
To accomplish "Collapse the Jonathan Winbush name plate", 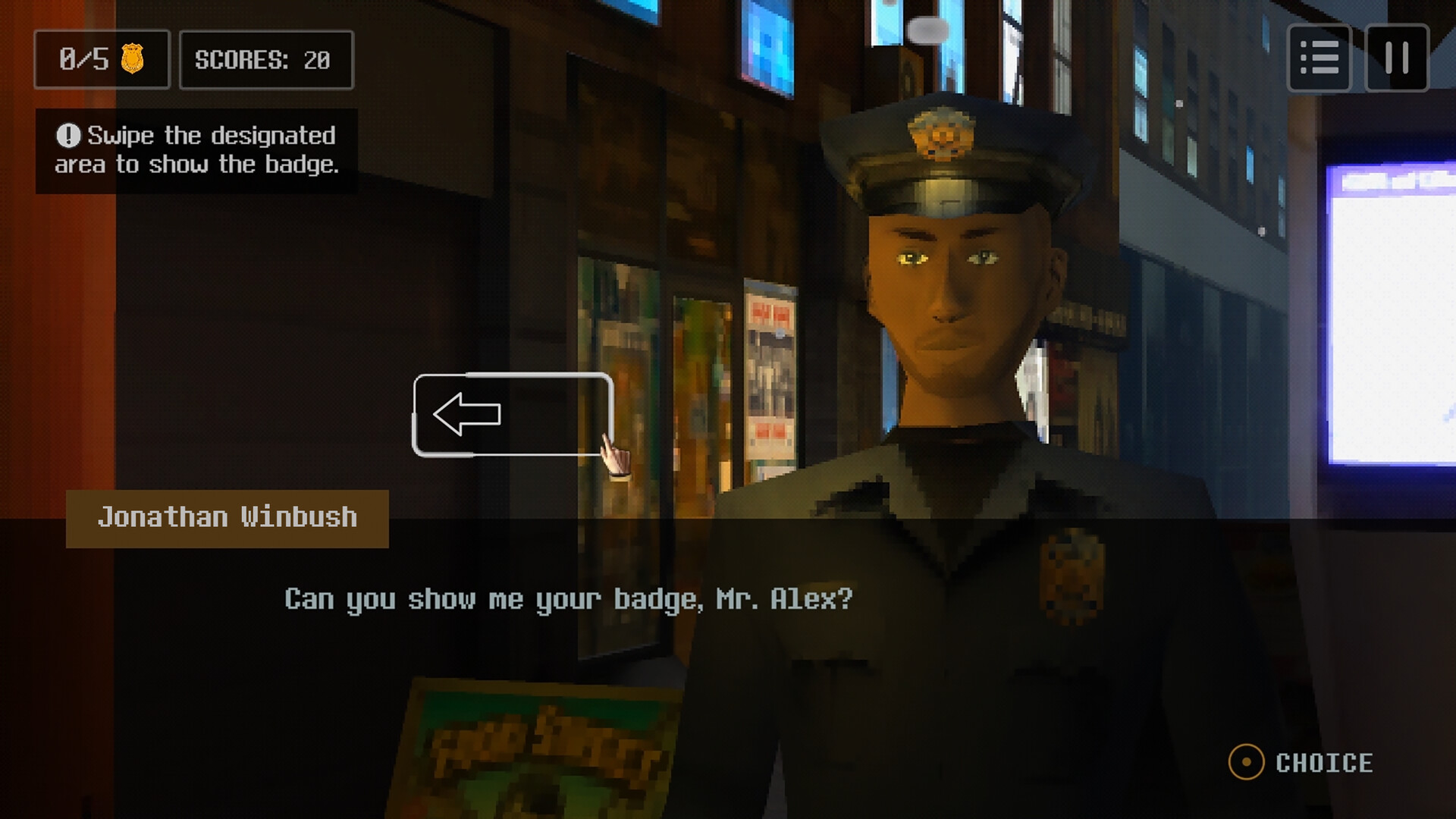I will click(x=227, y=516).
